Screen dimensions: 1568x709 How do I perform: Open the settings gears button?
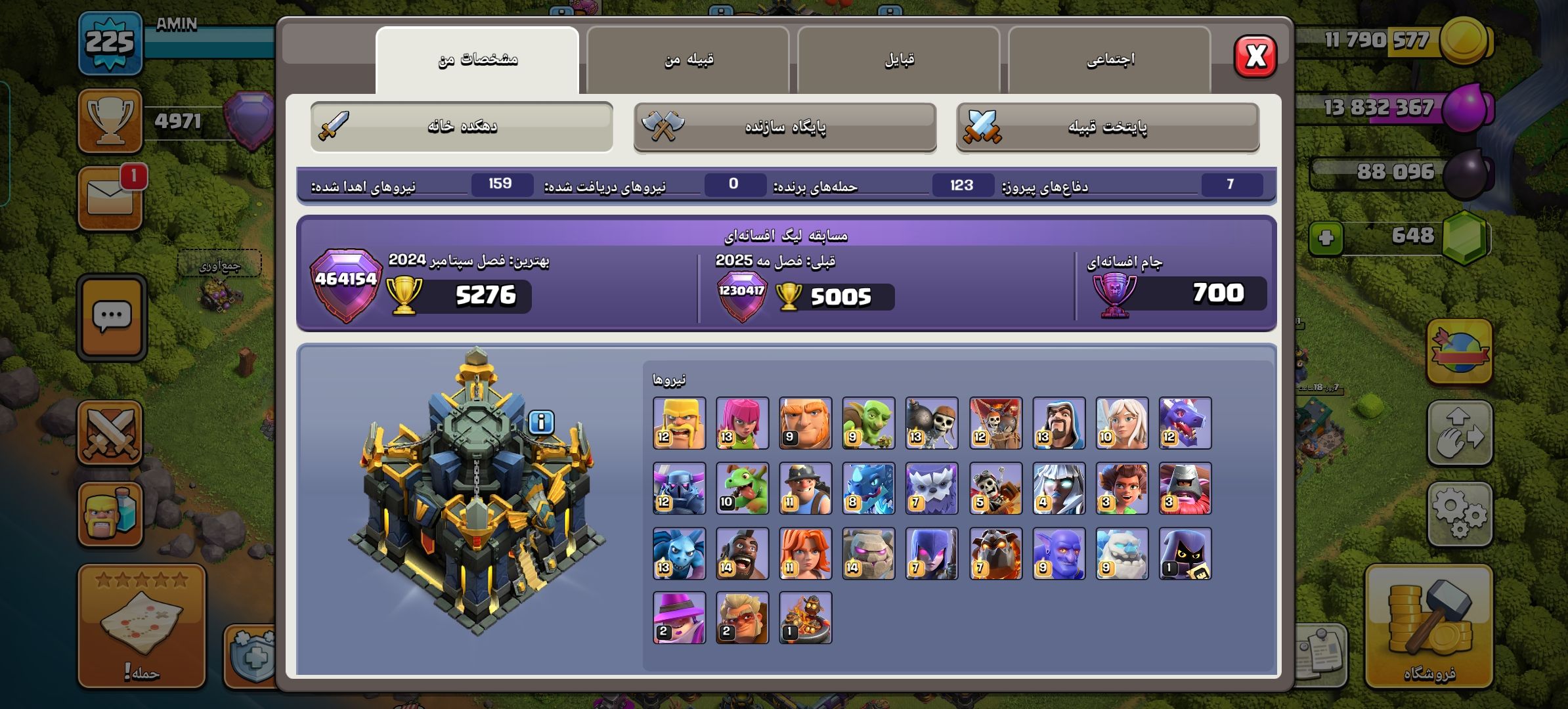(x=1459, y=514)
